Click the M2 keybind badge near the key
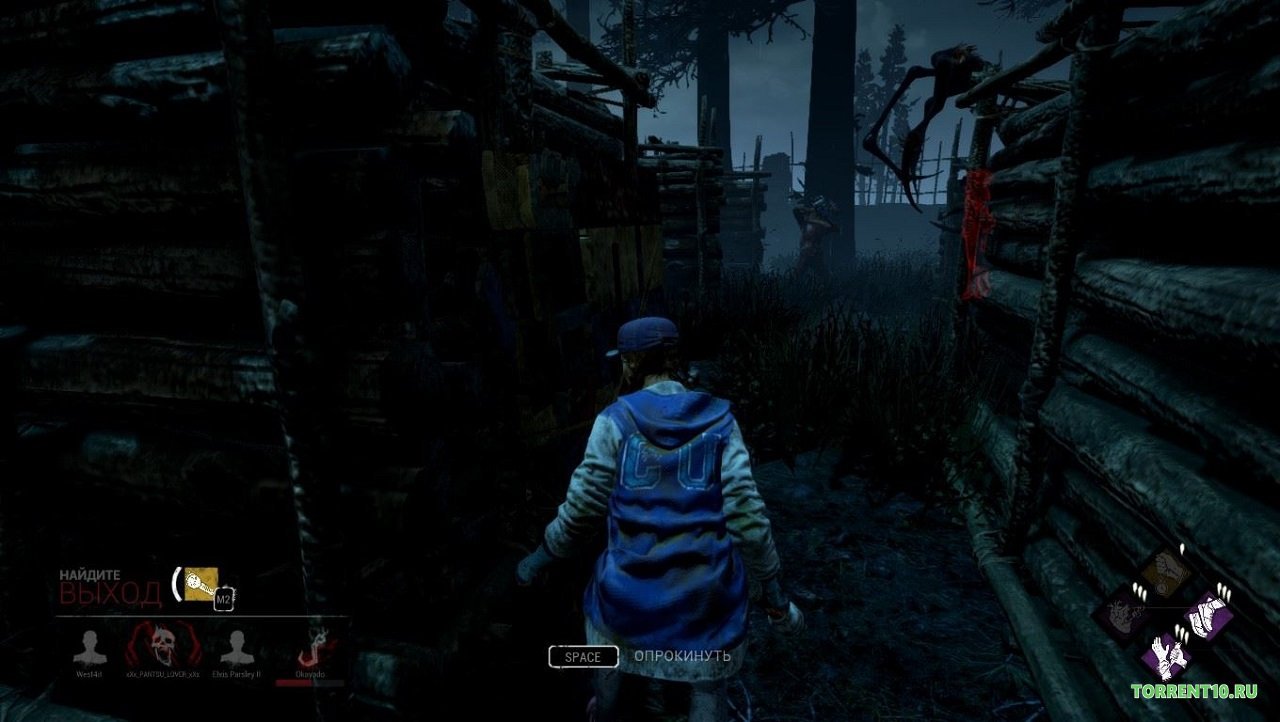This screenshot has width=1280, height=722. click(225, 598)
